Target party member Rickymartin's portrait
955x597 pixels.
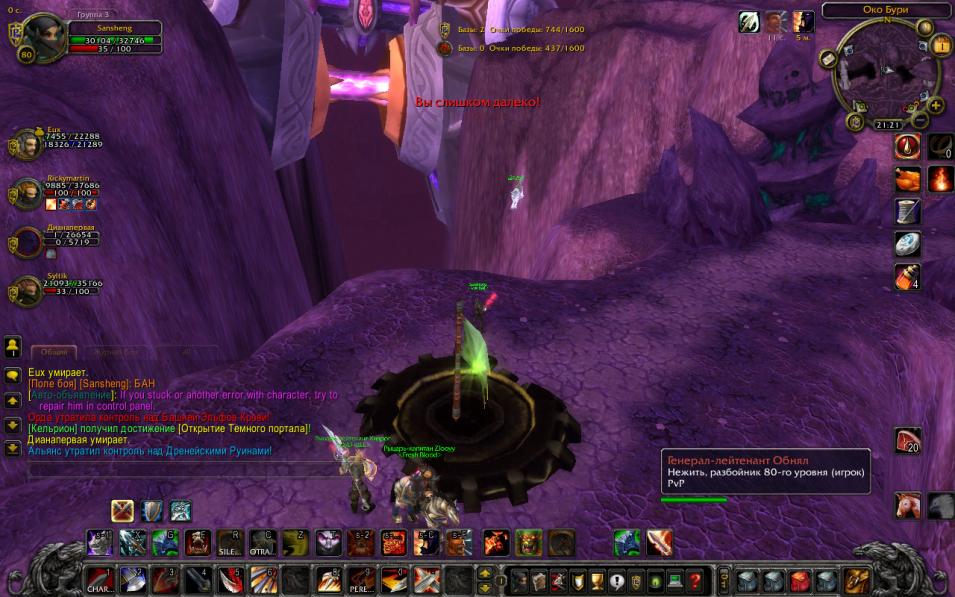pos(27,193)
